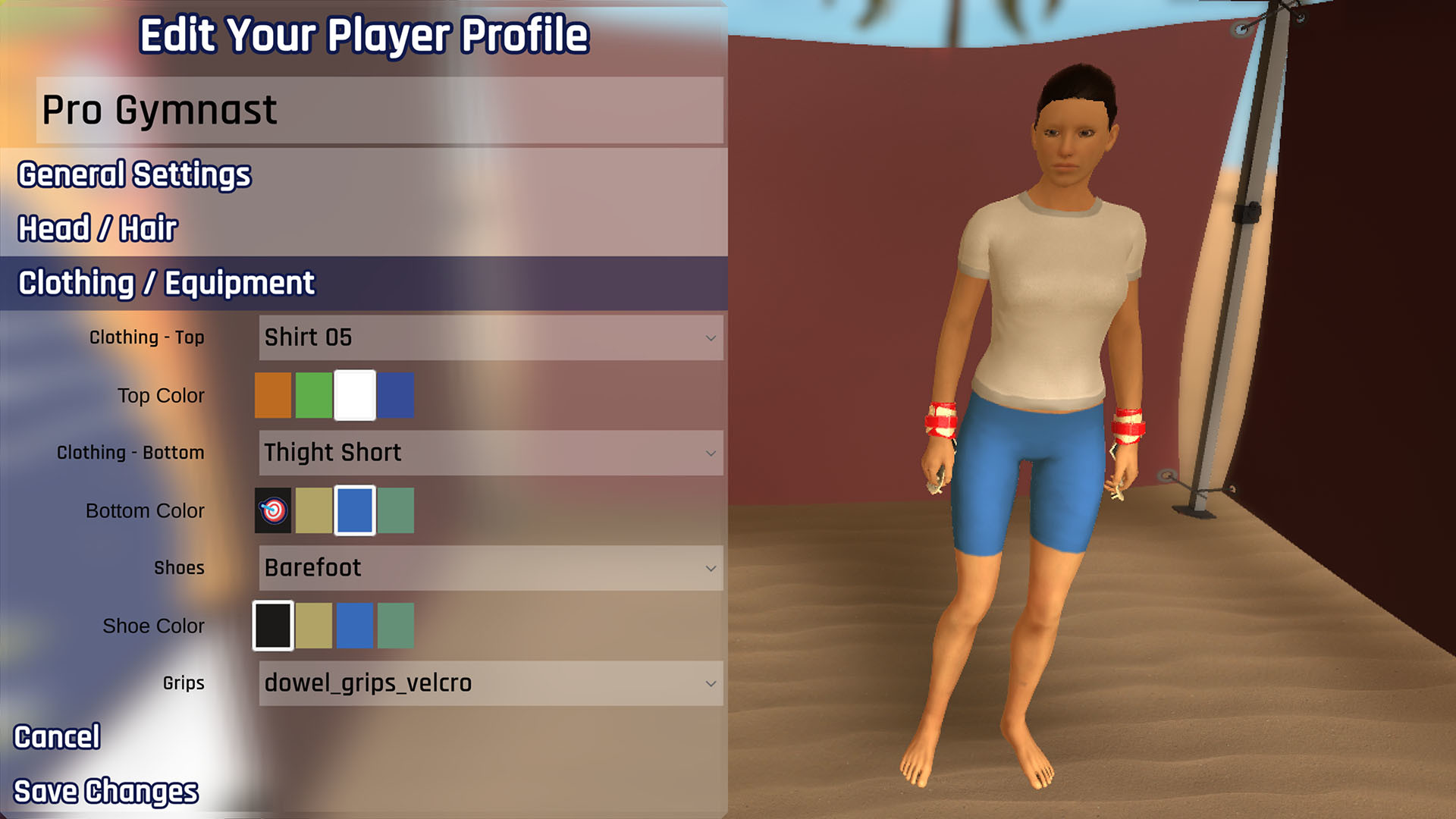Select the green swatch for Bottom Color
1456x819 pixels.
396,510
